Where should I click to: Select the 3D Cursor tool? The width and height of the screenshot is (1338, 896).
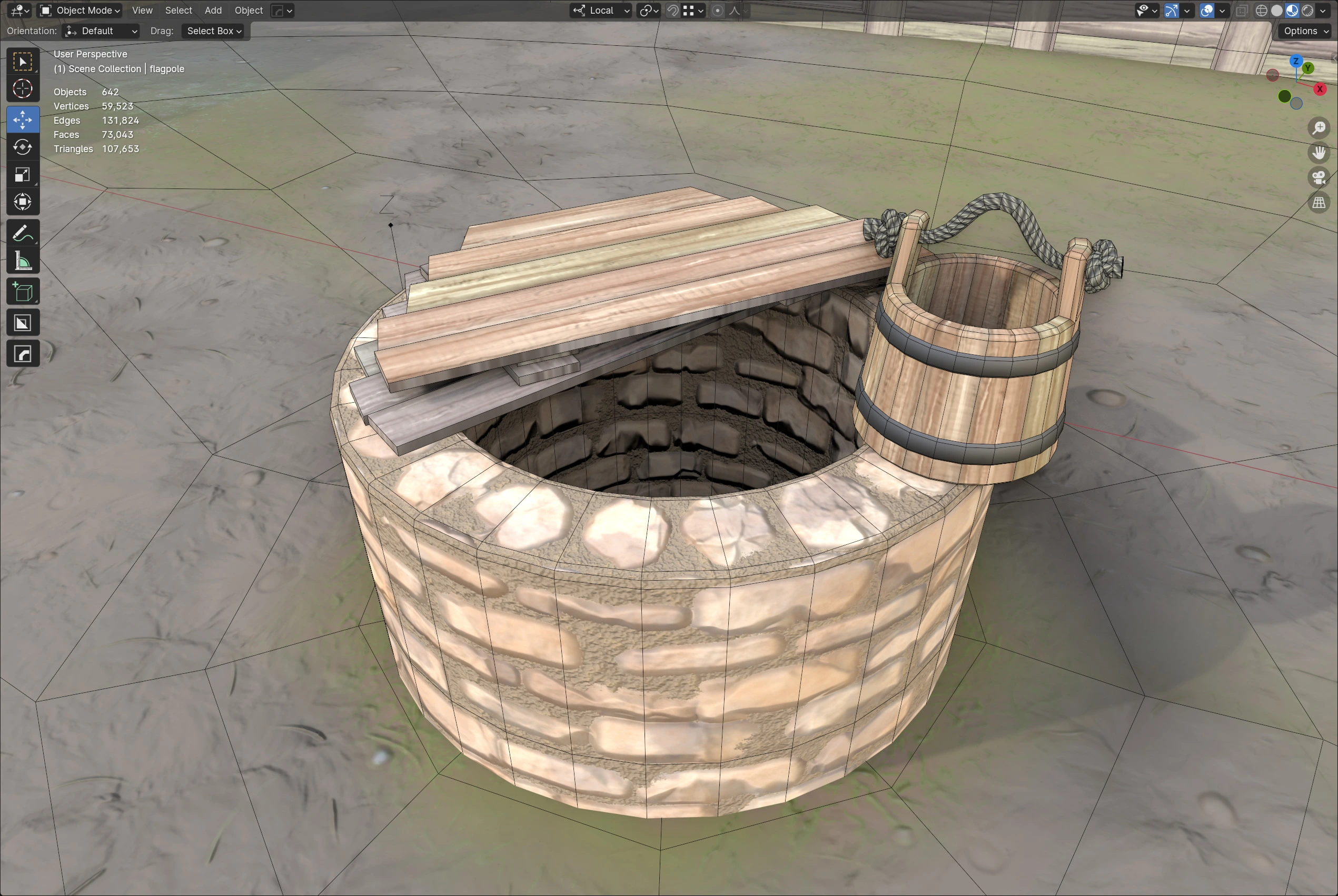pyautogui.click(x=23, y=89)
